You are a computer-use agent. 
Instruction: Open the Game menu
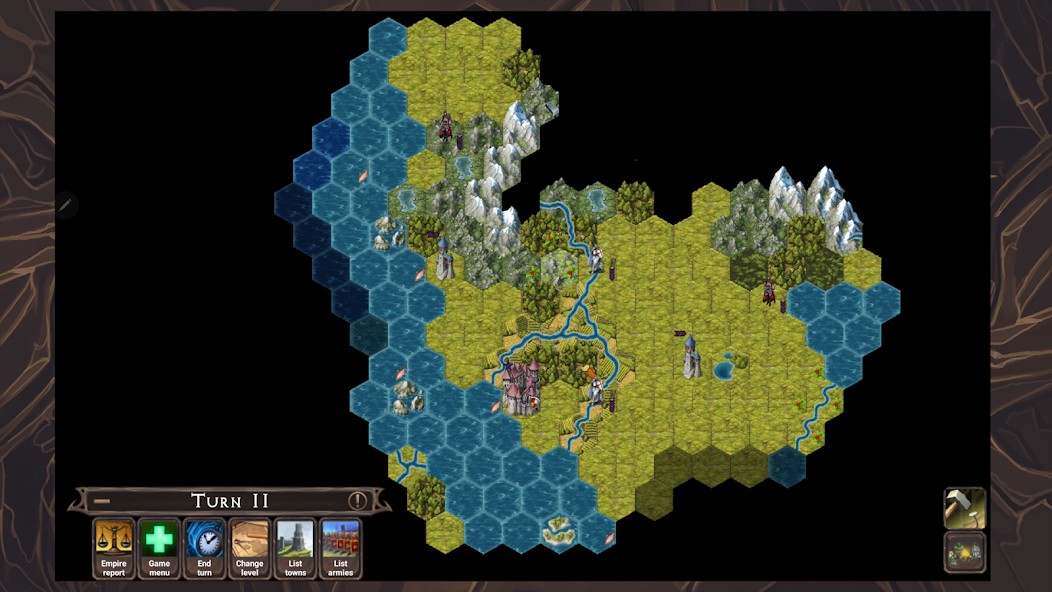click(159, 547)
